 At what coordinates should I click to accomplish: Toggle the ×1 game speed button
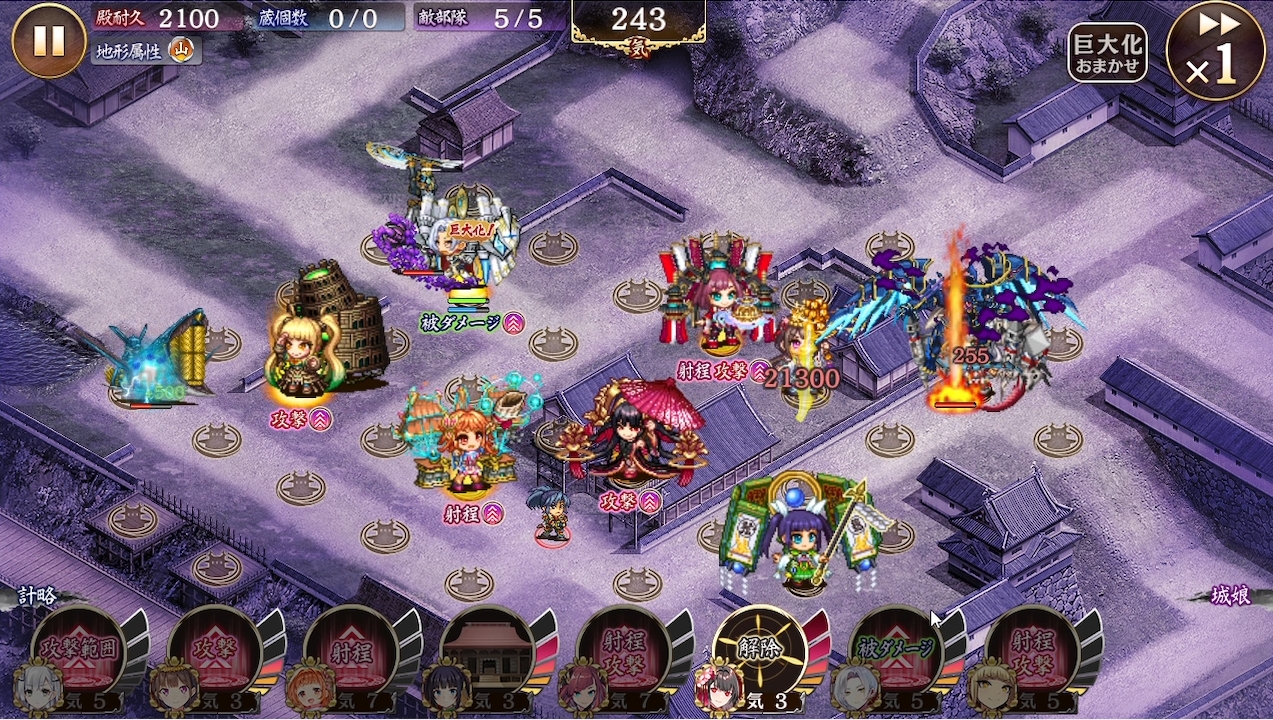(1215, 50)
